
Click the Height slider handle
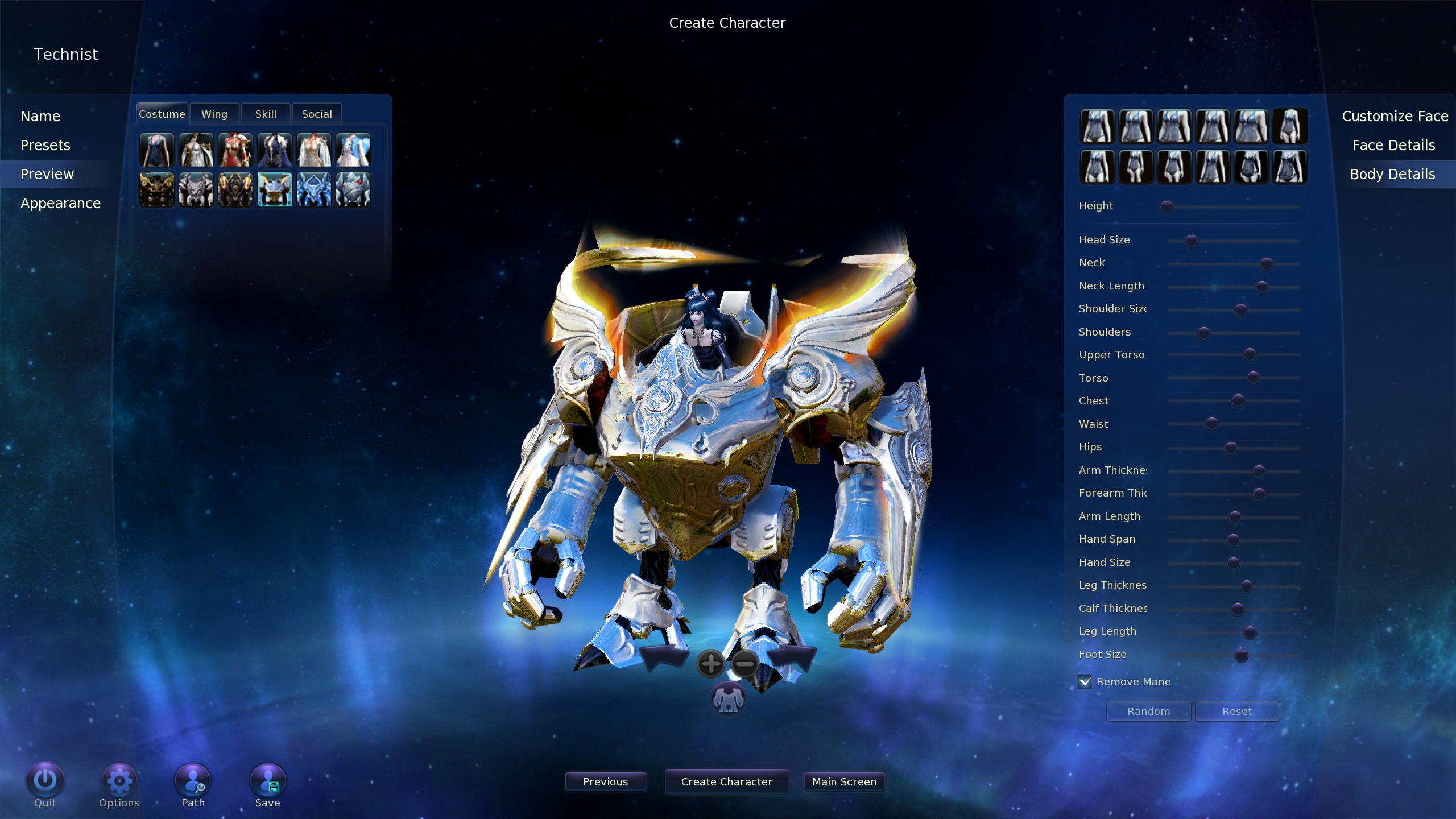(x=1167, y=206)
